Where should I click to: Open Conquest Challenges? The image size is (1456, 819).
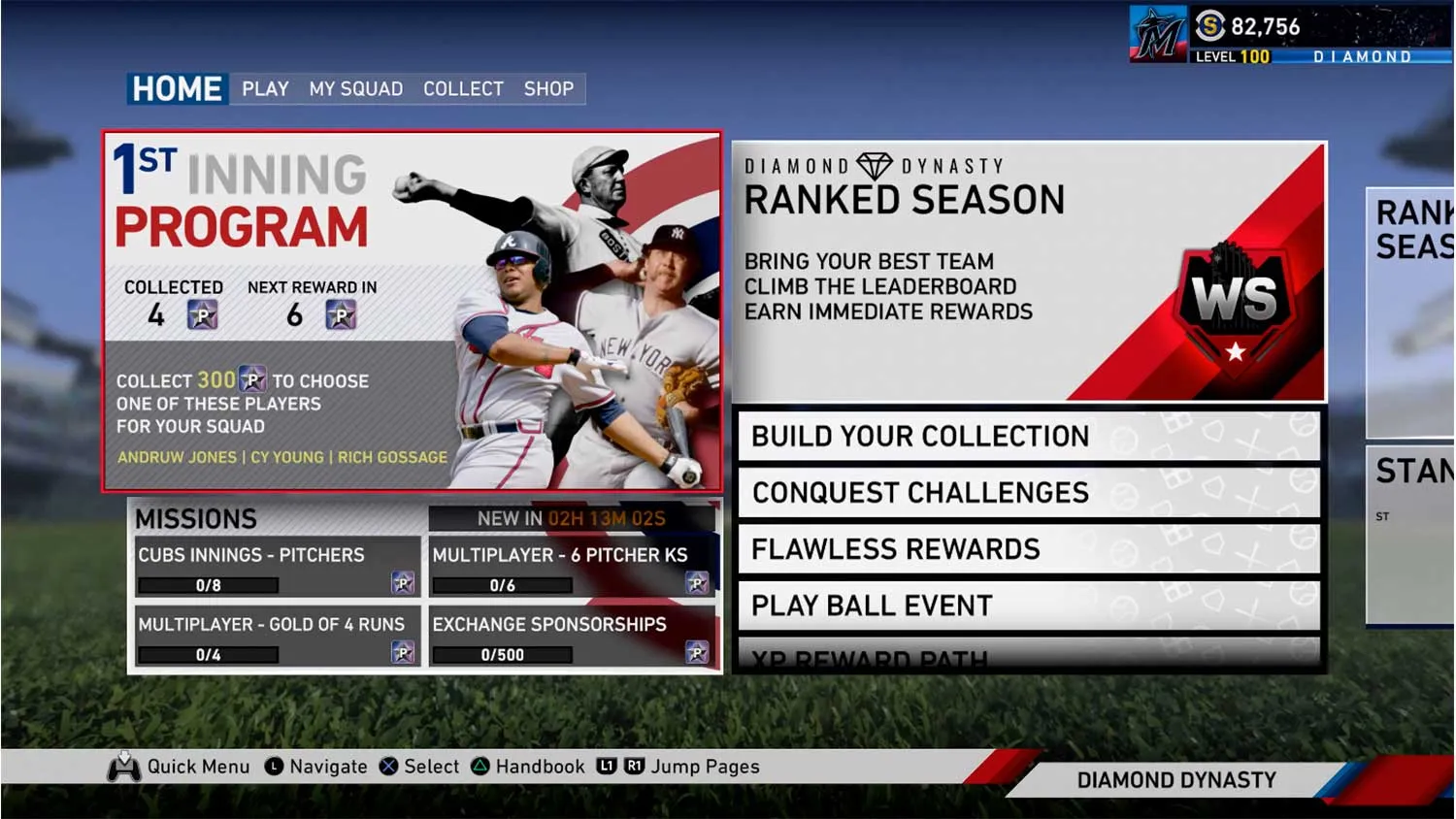tap(1028, 493)
